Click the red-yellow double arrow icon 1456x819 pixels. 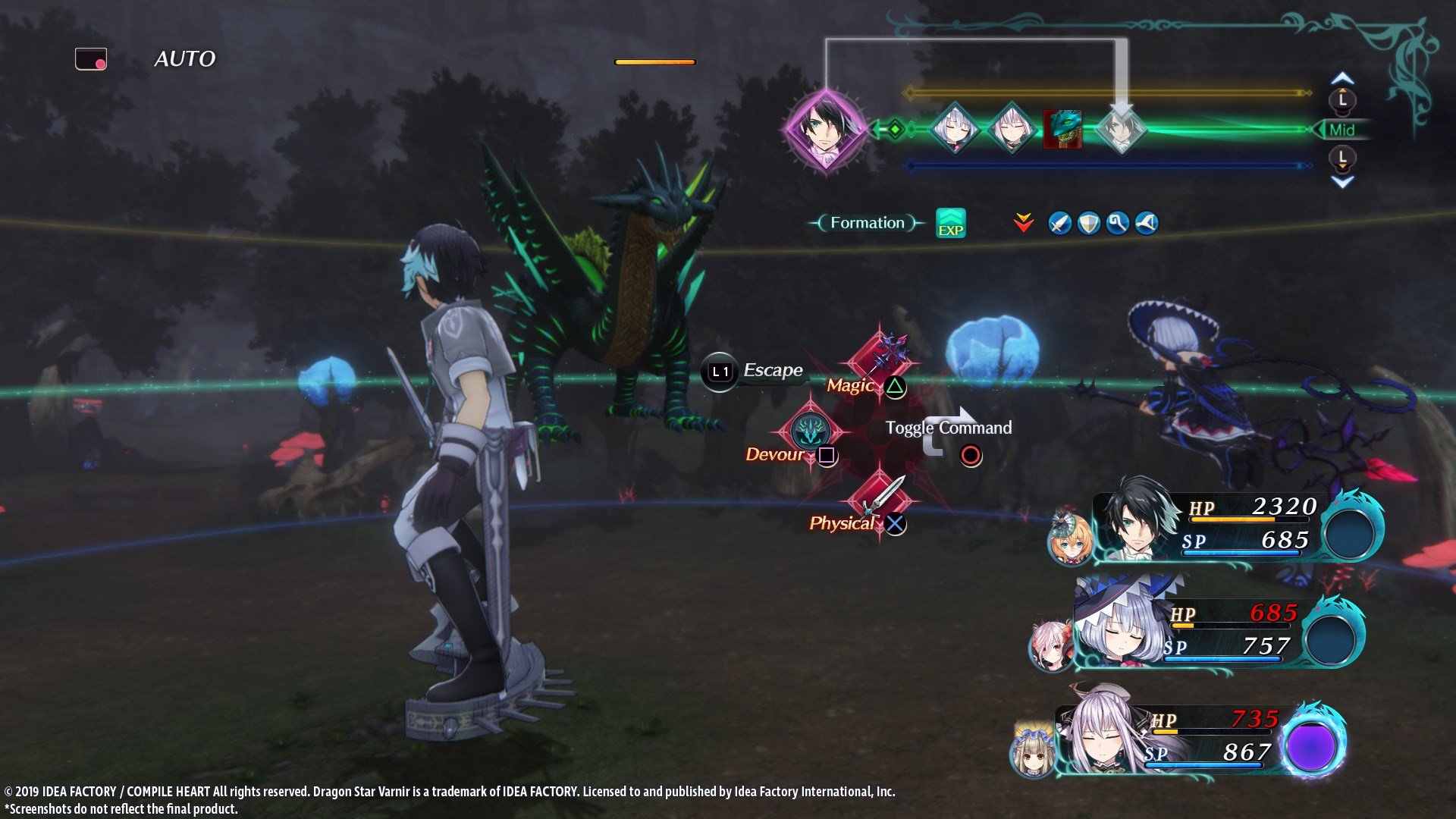coord(1022,223)
